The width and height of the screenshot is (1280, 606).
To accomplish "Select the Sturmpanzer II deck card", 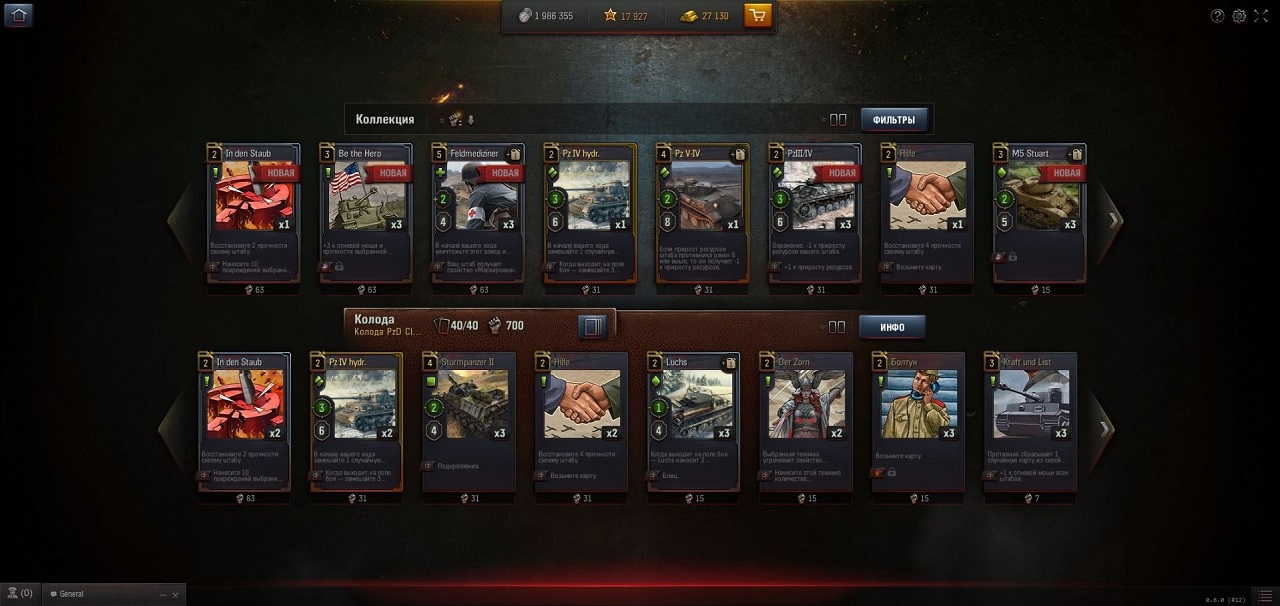I will tap(469, 420).
